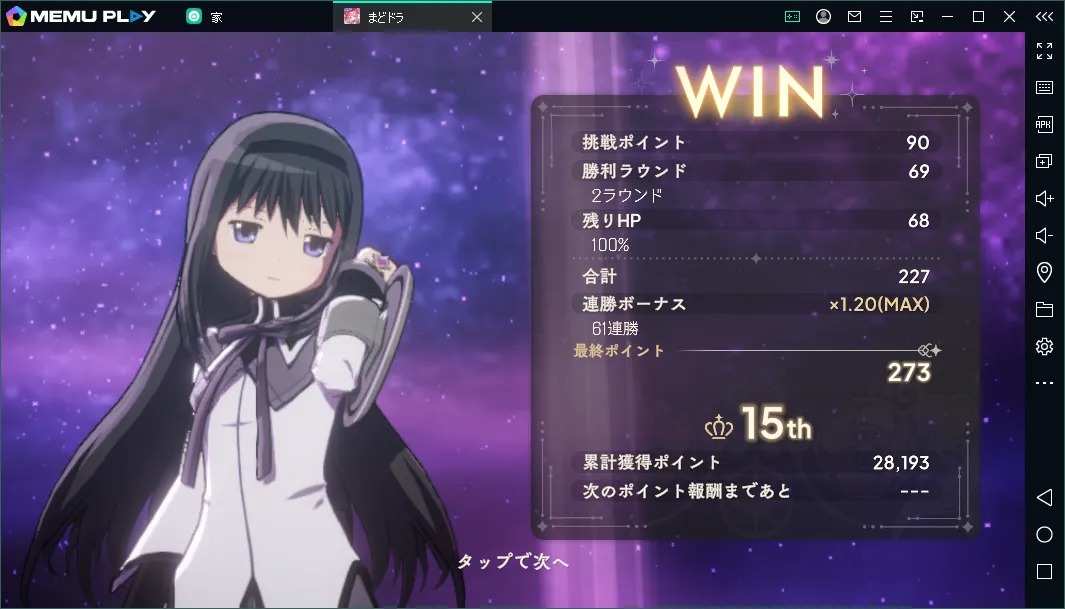Open the emulator mail messages
Image resolution: width=1065 pixels, height=609 pixels.
click(854, 16)
